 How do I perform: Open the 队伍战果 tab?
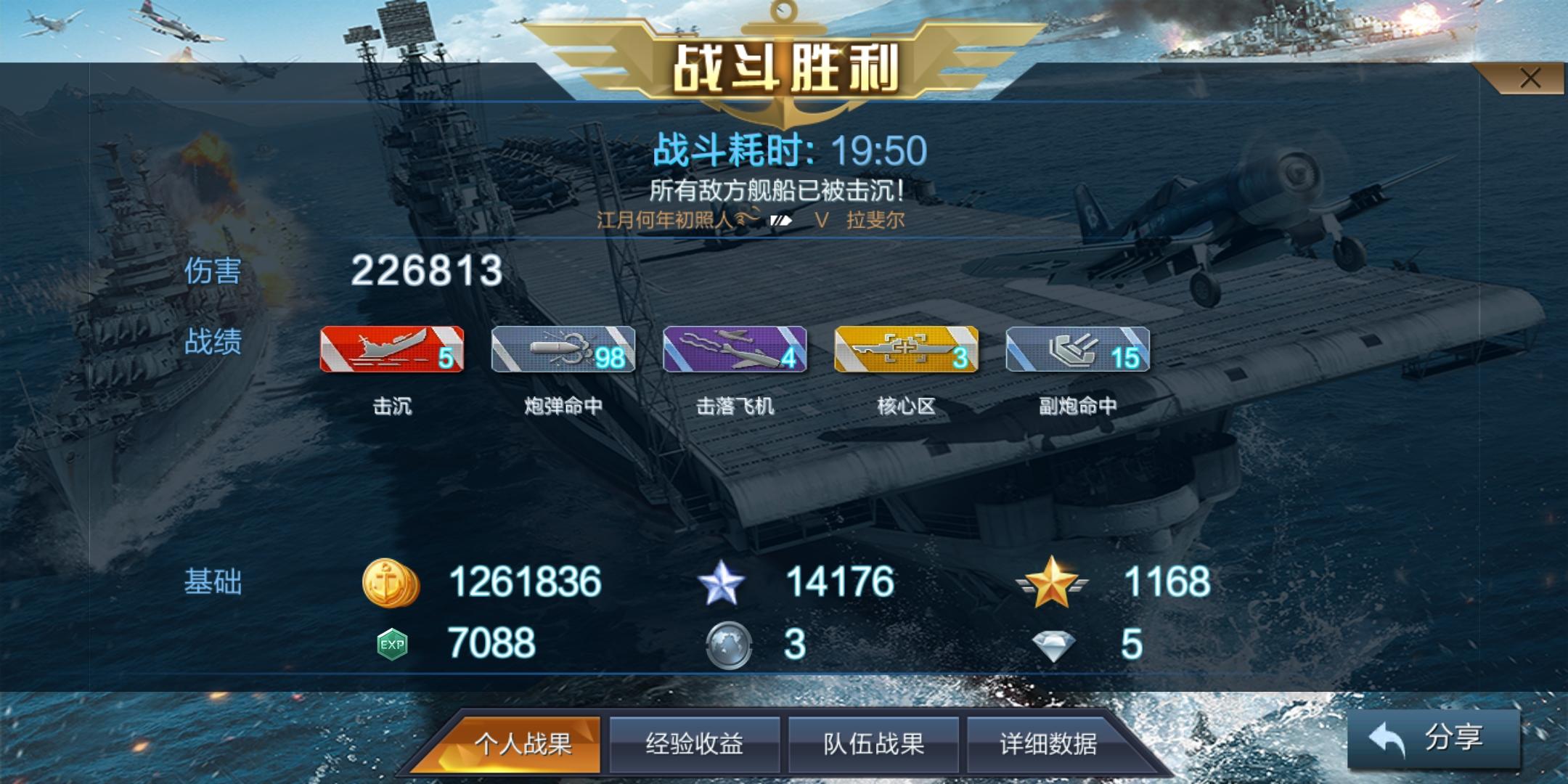pyautogui.click(x=873, y=745)
